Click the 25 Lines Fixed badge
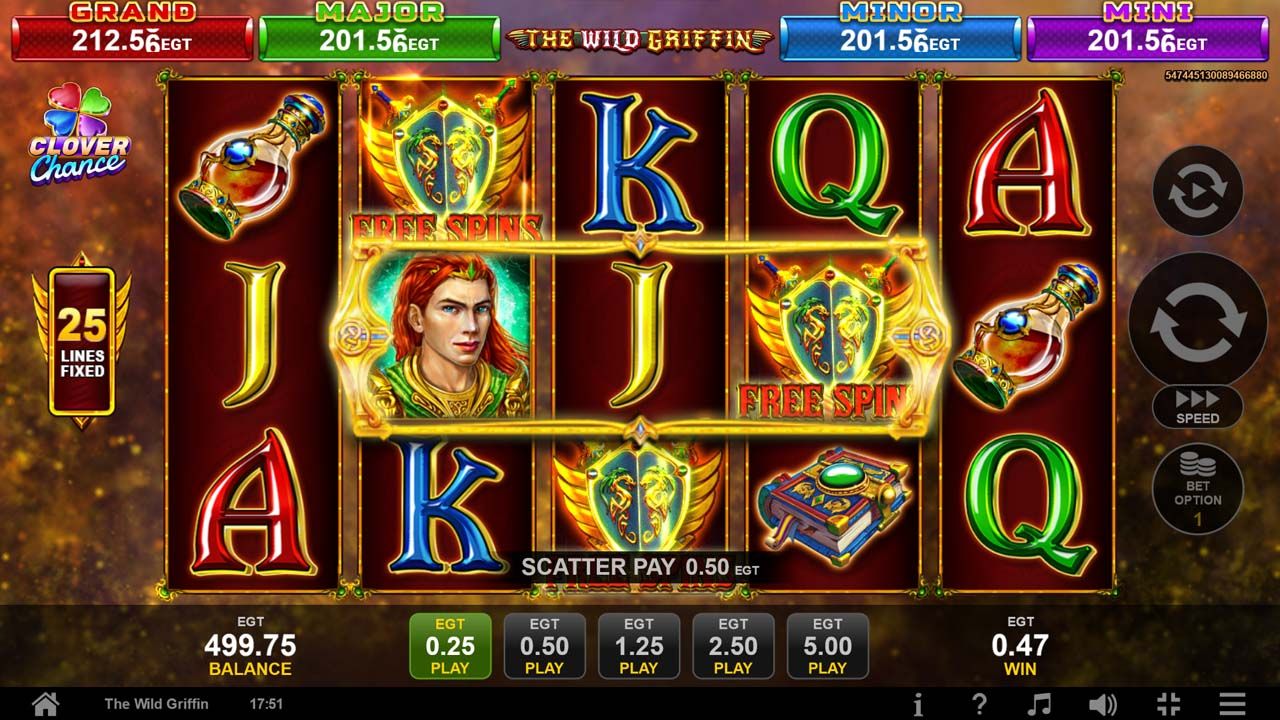This screenshot has height=720, width=1280. 81,342
